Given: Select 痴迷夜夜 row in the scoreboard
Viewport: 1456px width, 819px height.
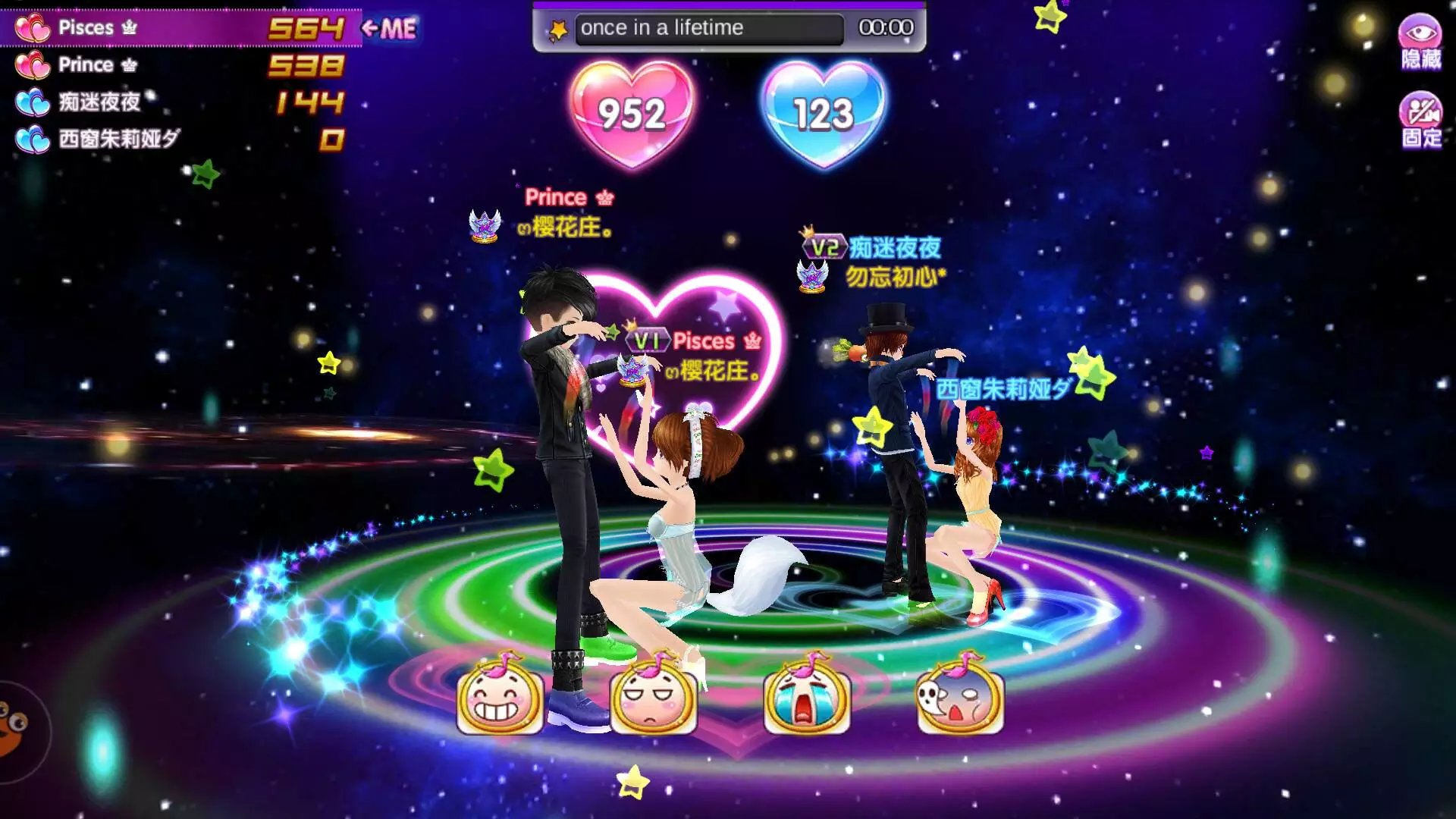Looking at the screenshot, I should (x=180, y=102).
